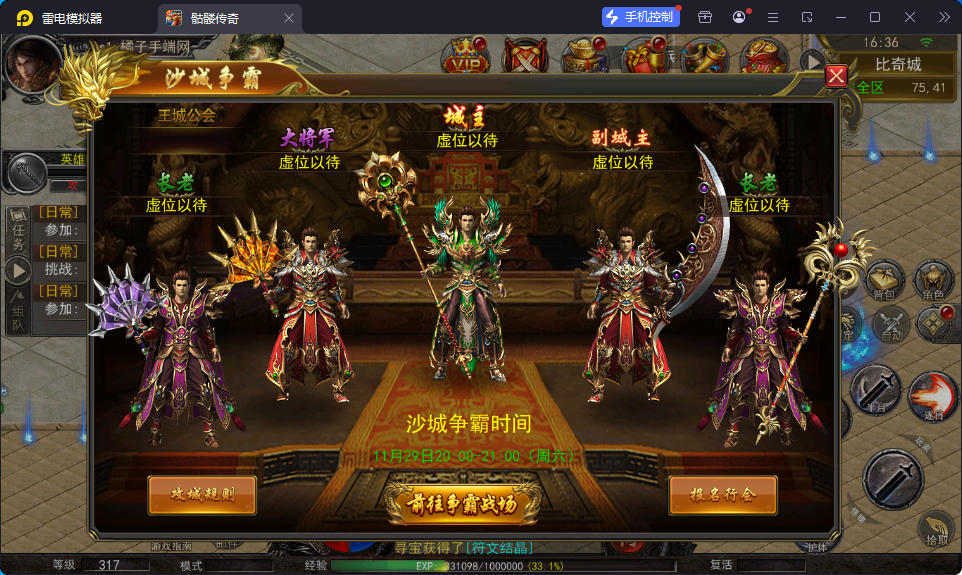
Task: Tap the 拾取 pickup hand button
Action: [936, 527]
